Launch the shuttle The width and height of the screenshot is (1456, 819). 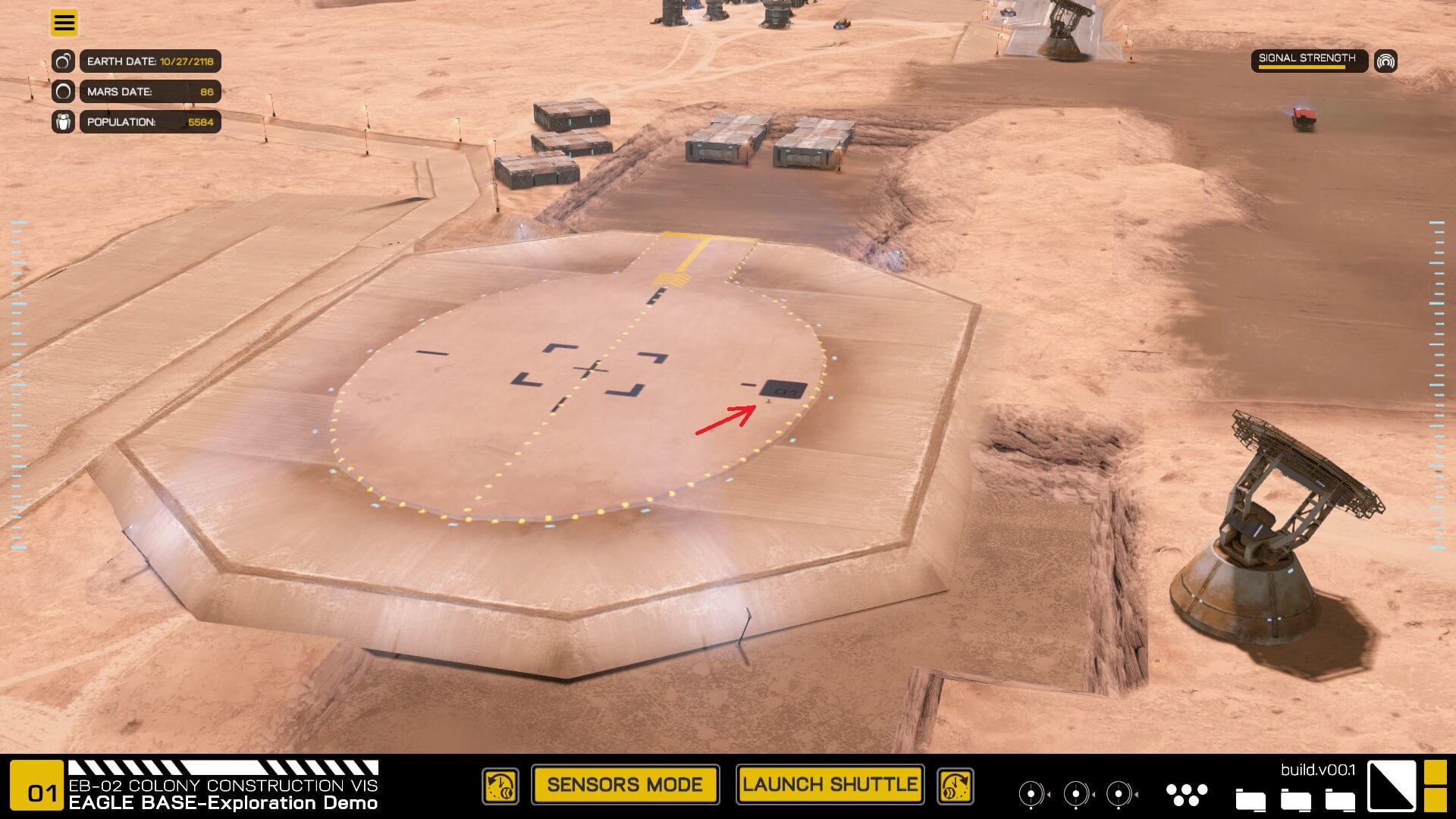coord(830,785)
